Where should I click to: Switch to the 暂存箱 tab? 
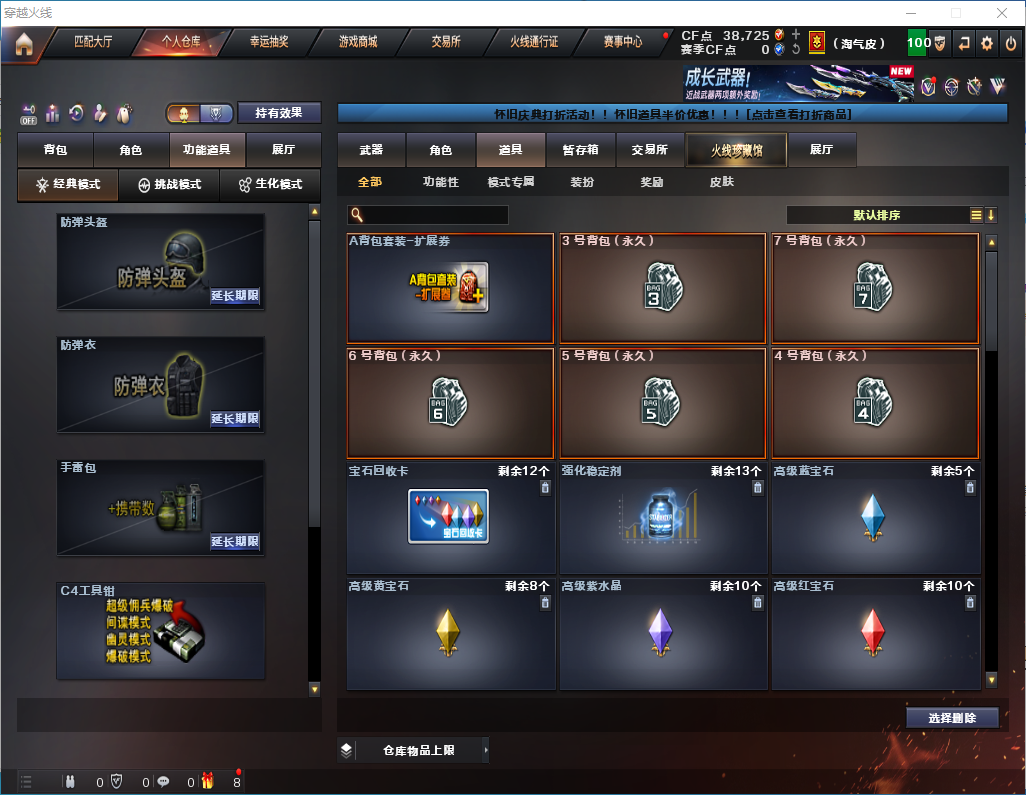click(x=580, y=150)
